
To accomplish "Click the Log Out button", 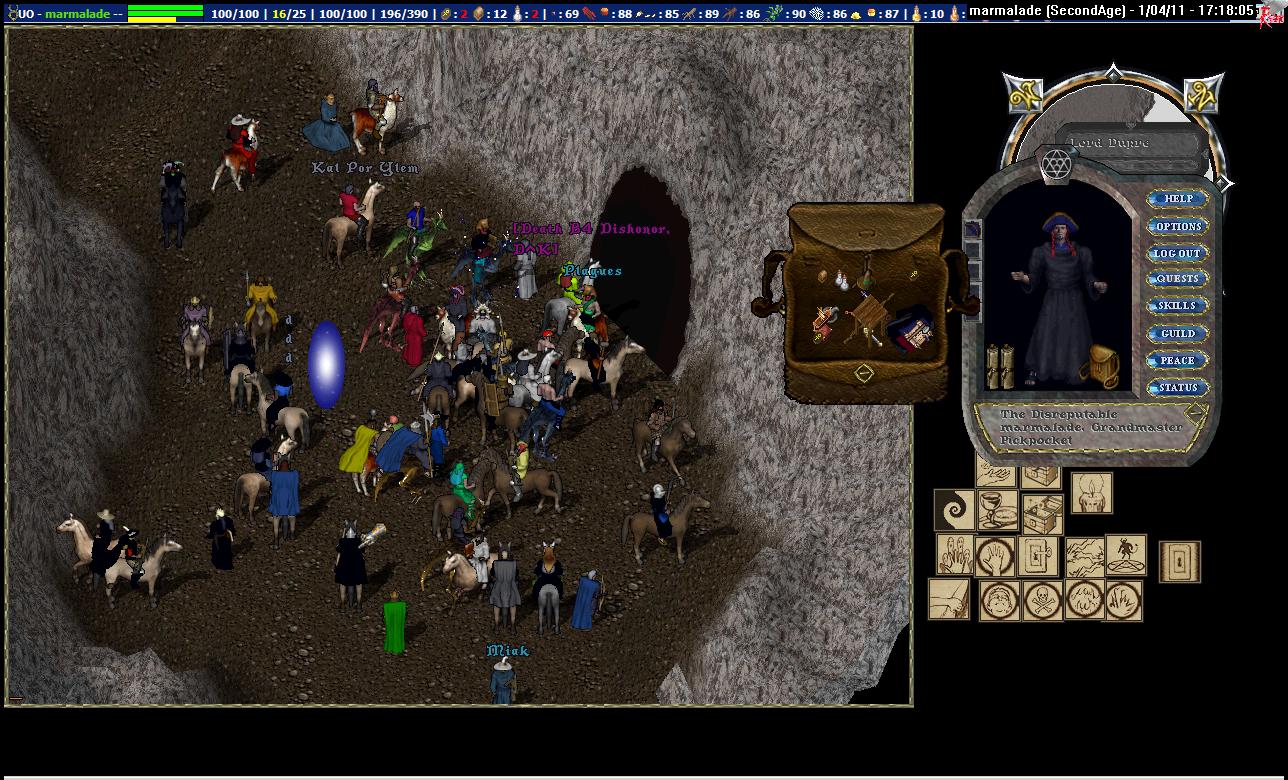I will [1177, 253].
